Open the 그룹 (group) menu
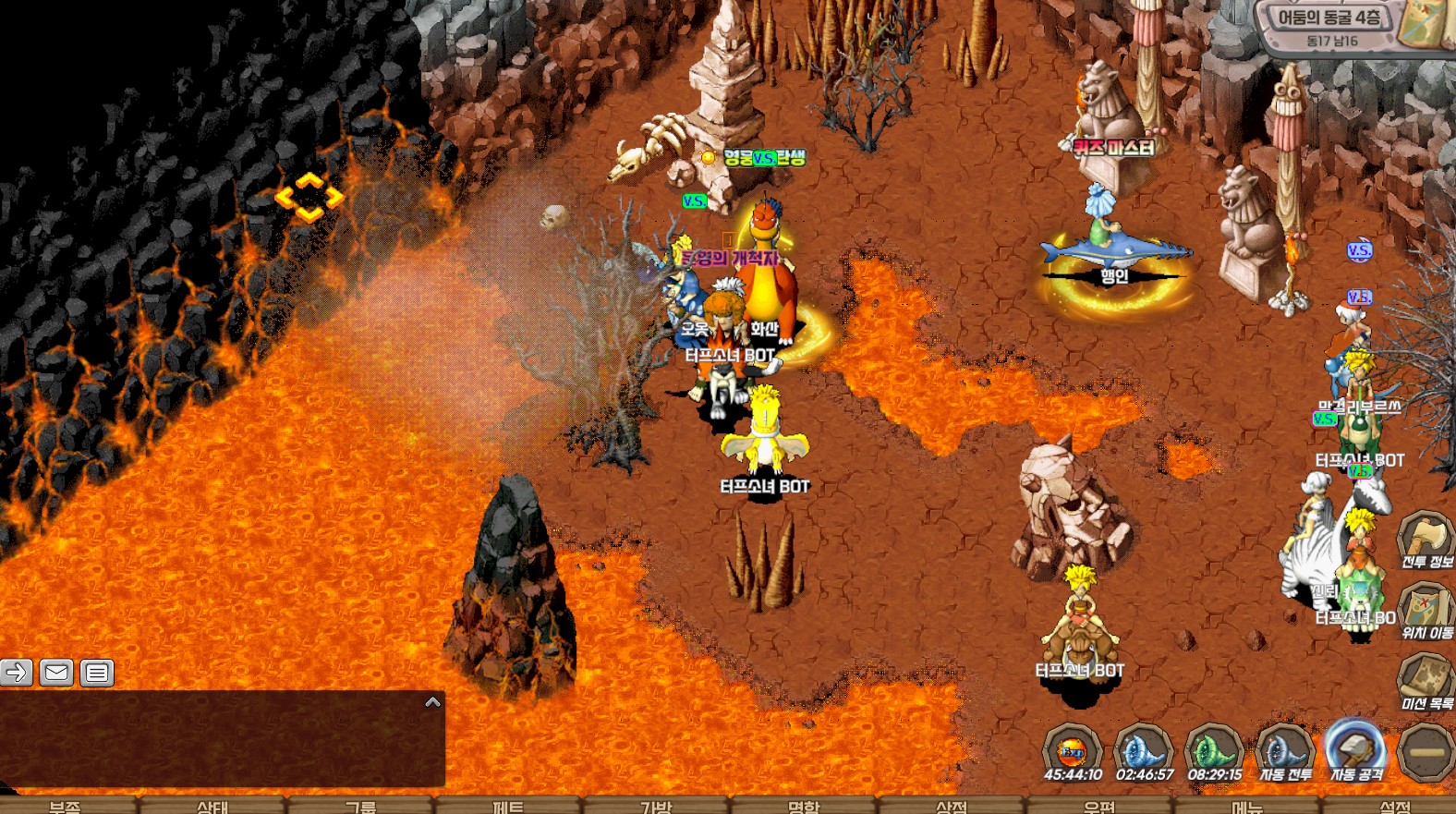The height and width of the screenshot is (814, 1456). [x=360, y=807]
